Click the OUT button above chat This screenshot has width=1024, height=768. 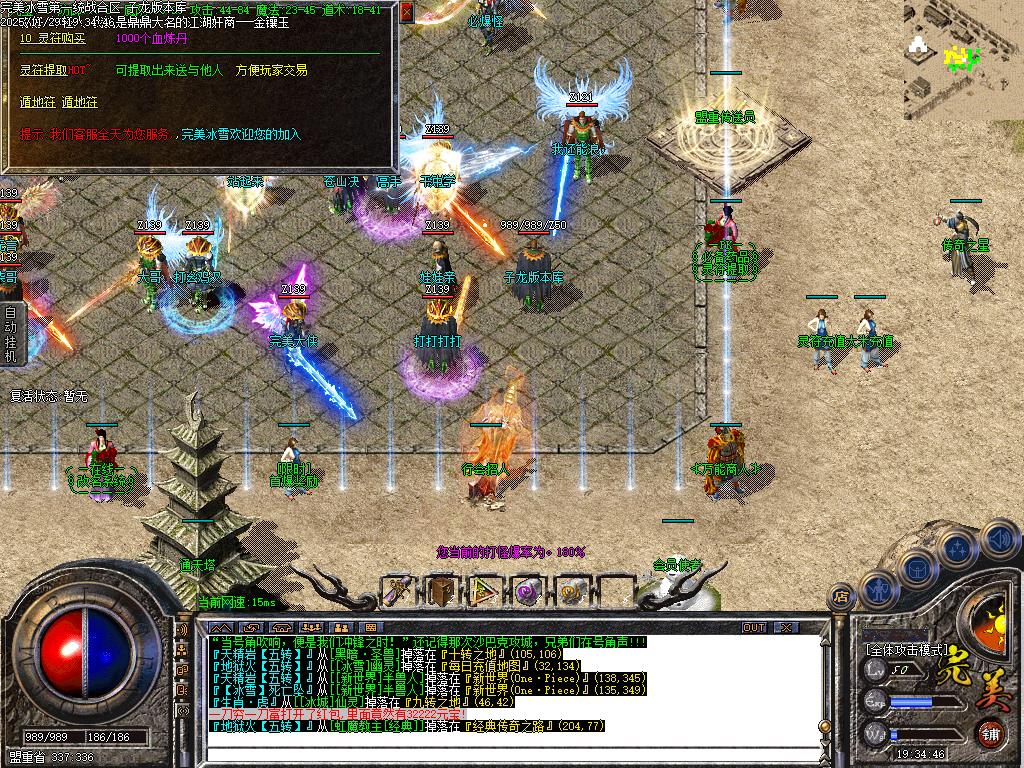[754, 627]
